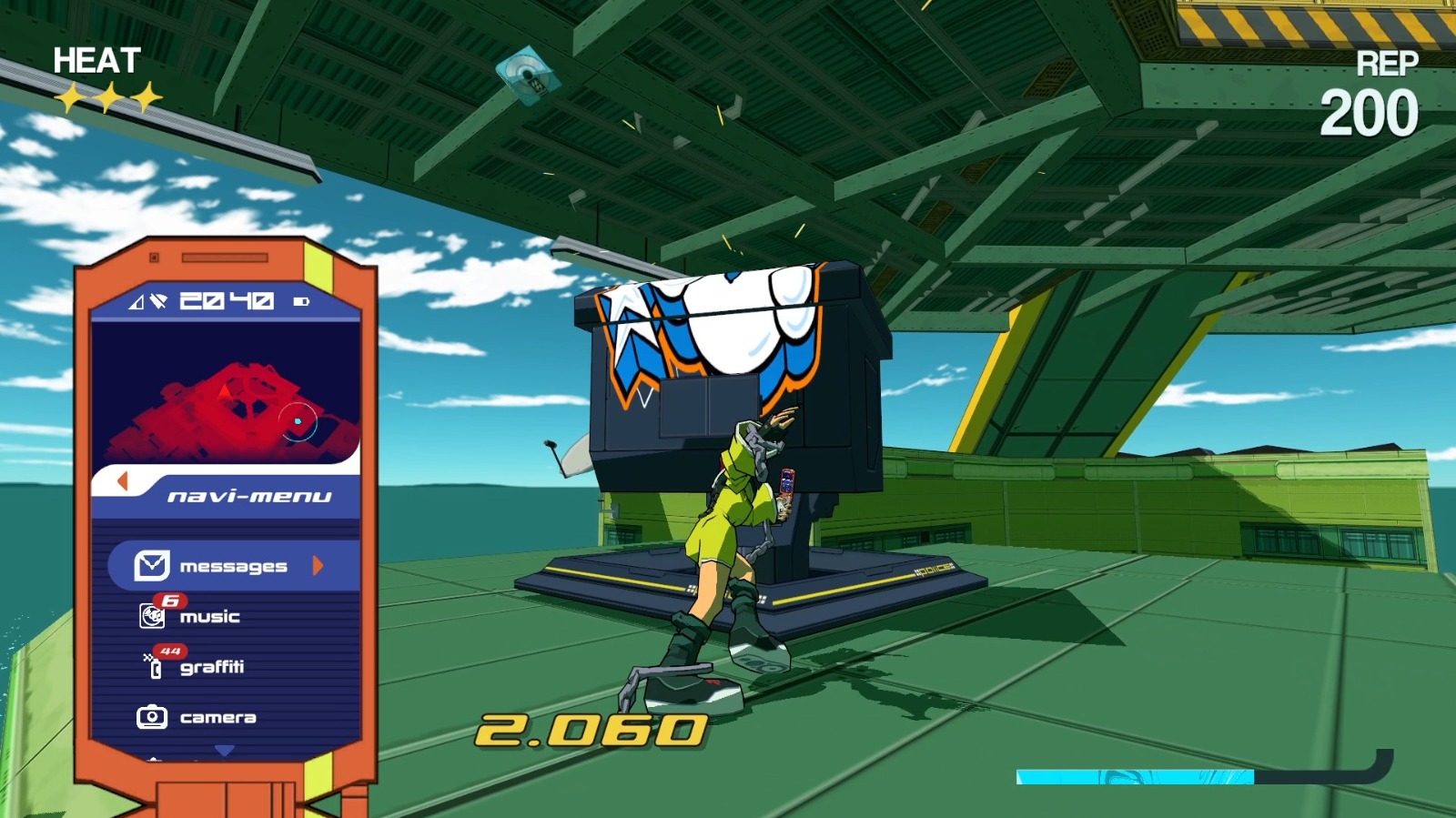Click the battery indicator on the phone
The image size is (1456, 818).
point(300,301)
